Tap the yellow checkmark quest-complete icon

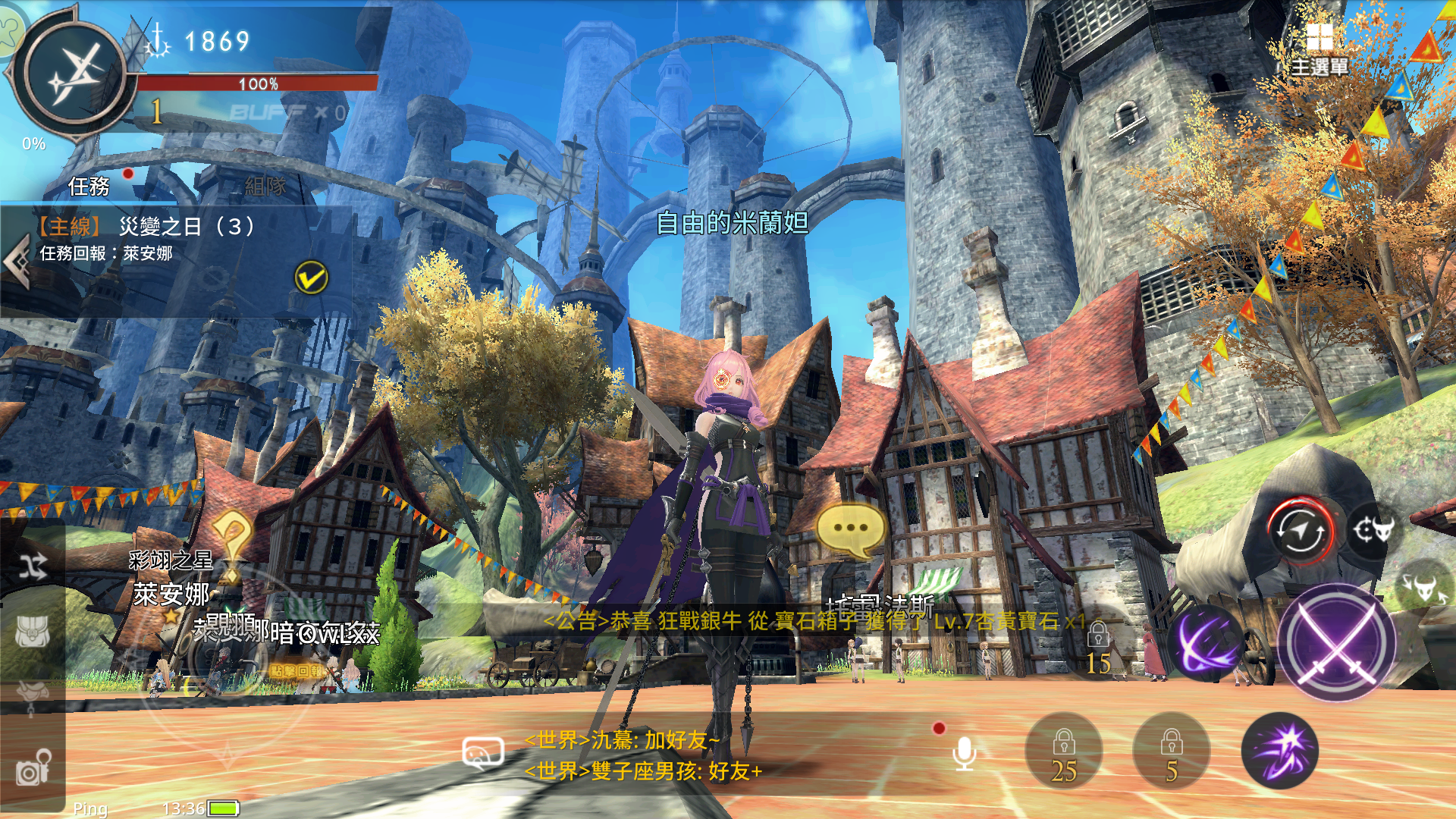pyautogui.click(x=311, y=278)
